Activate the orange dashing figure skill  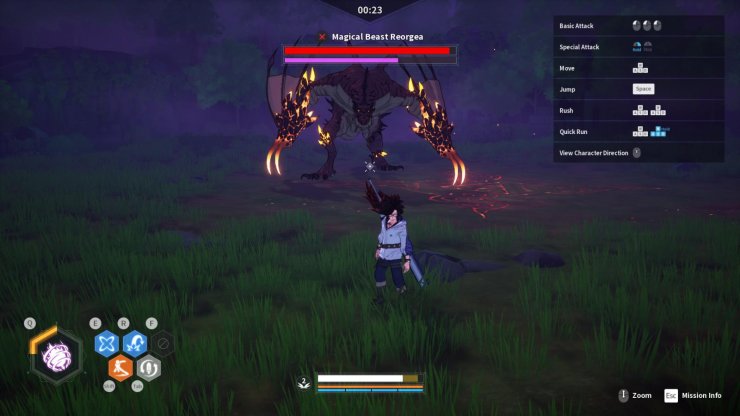coord(120,367)
